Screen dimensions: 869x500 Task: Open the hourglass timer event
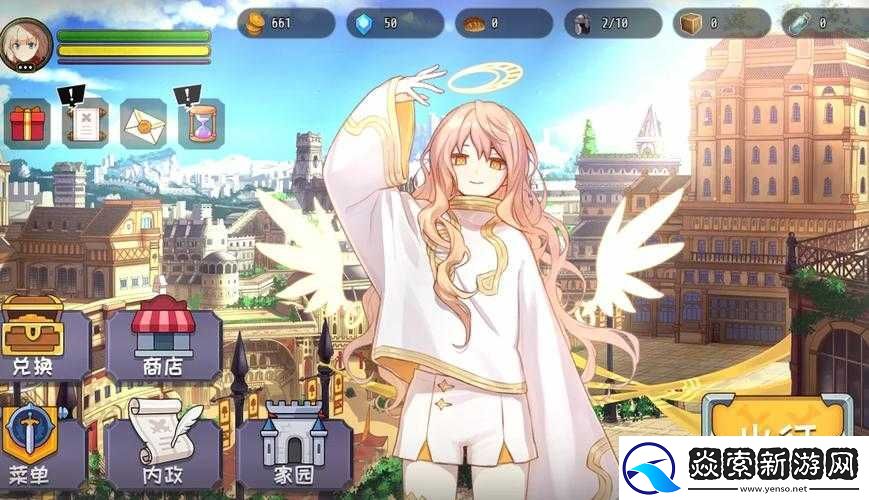[x=201, y=124]
